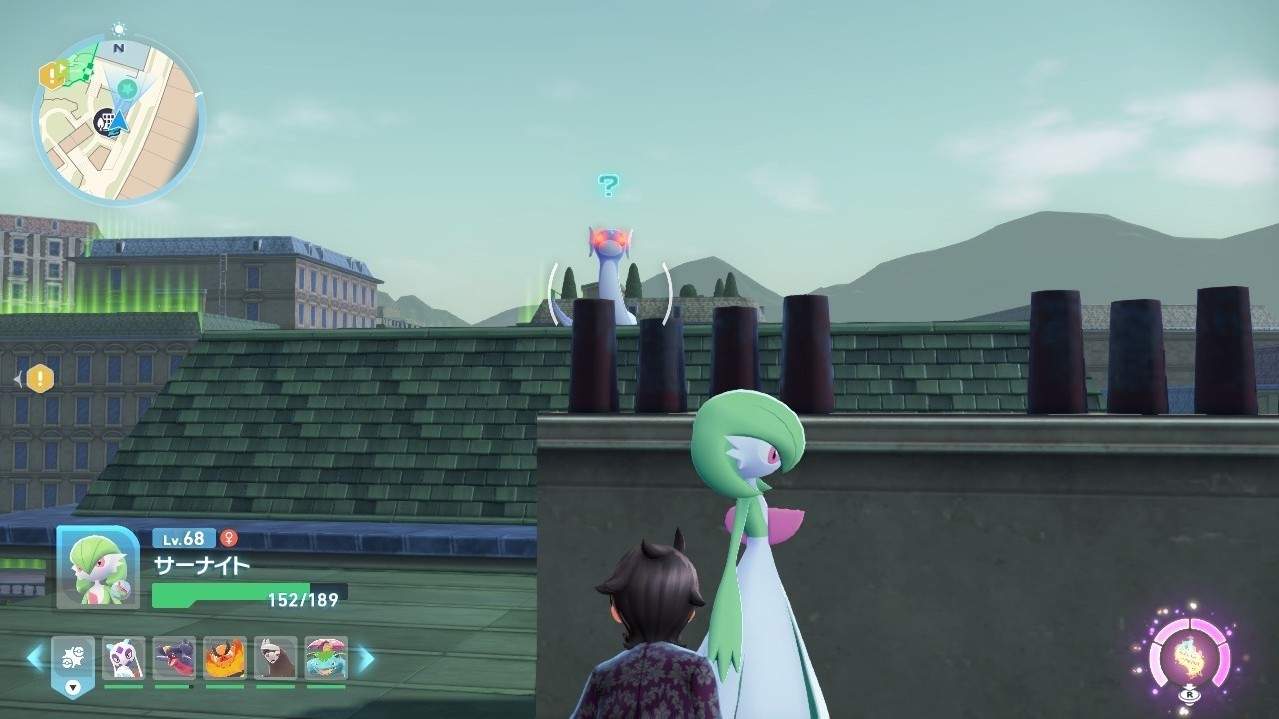
Task: Open the Poké Ball party switch slot
Action: coord(73,661)
